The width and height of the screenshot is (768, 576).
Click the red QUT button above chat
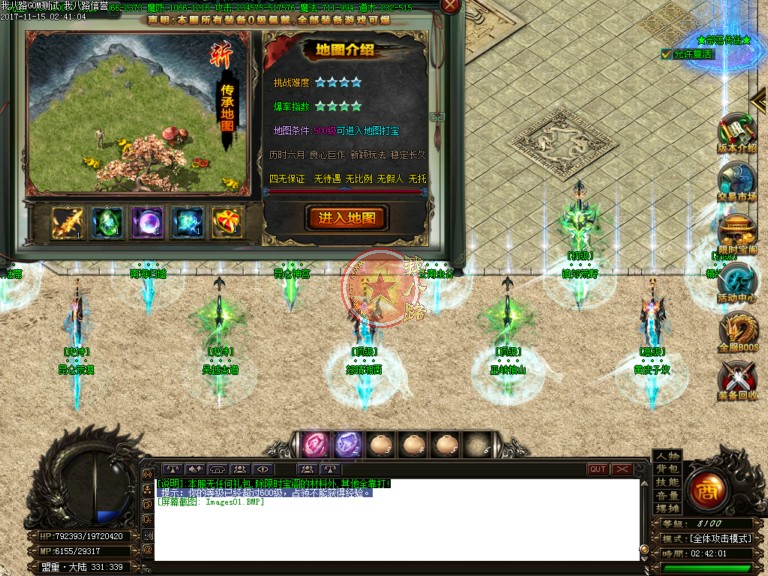click(598, 469)
